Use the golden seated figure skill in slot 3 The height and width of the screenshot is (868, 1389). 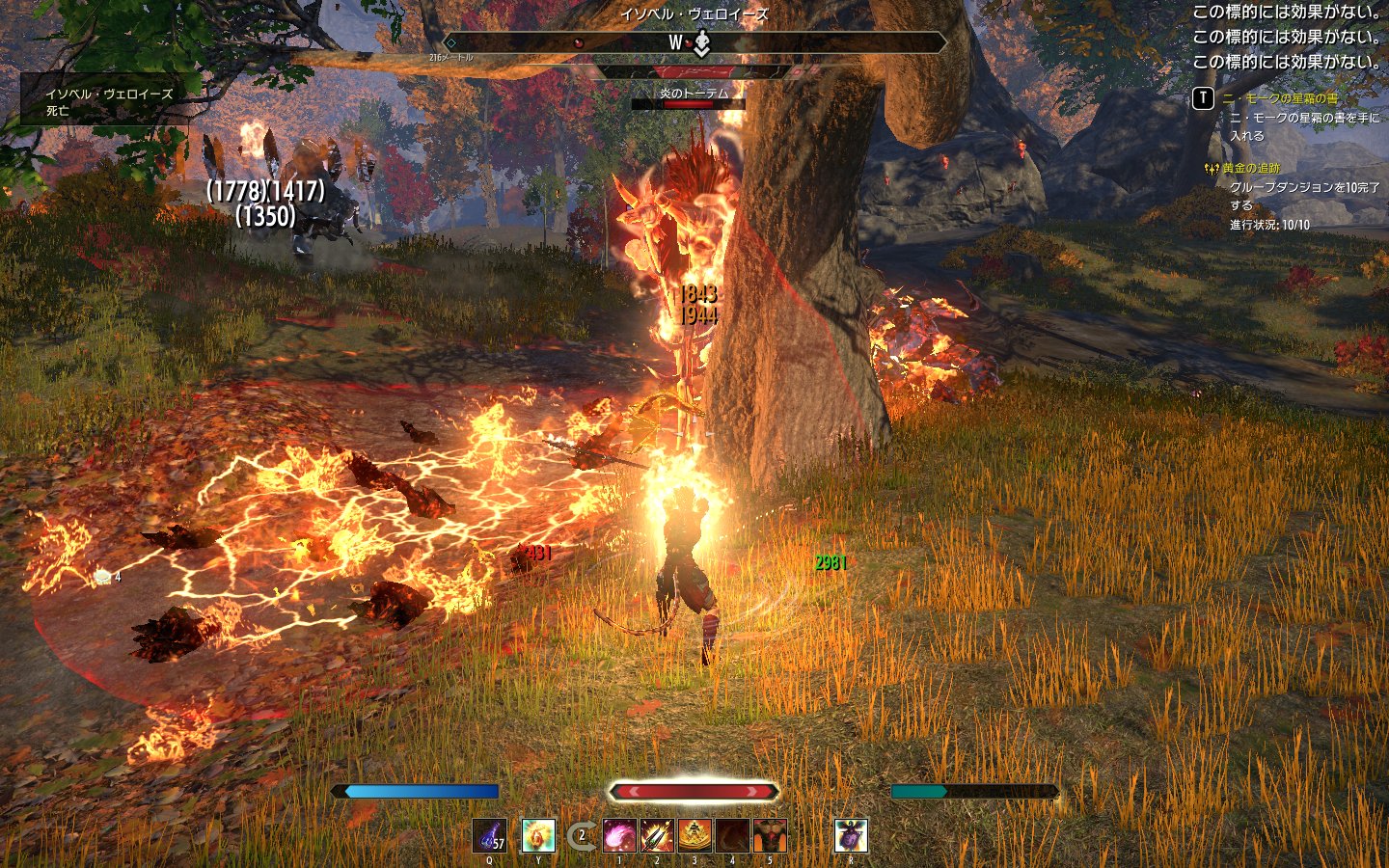(694, 835)
